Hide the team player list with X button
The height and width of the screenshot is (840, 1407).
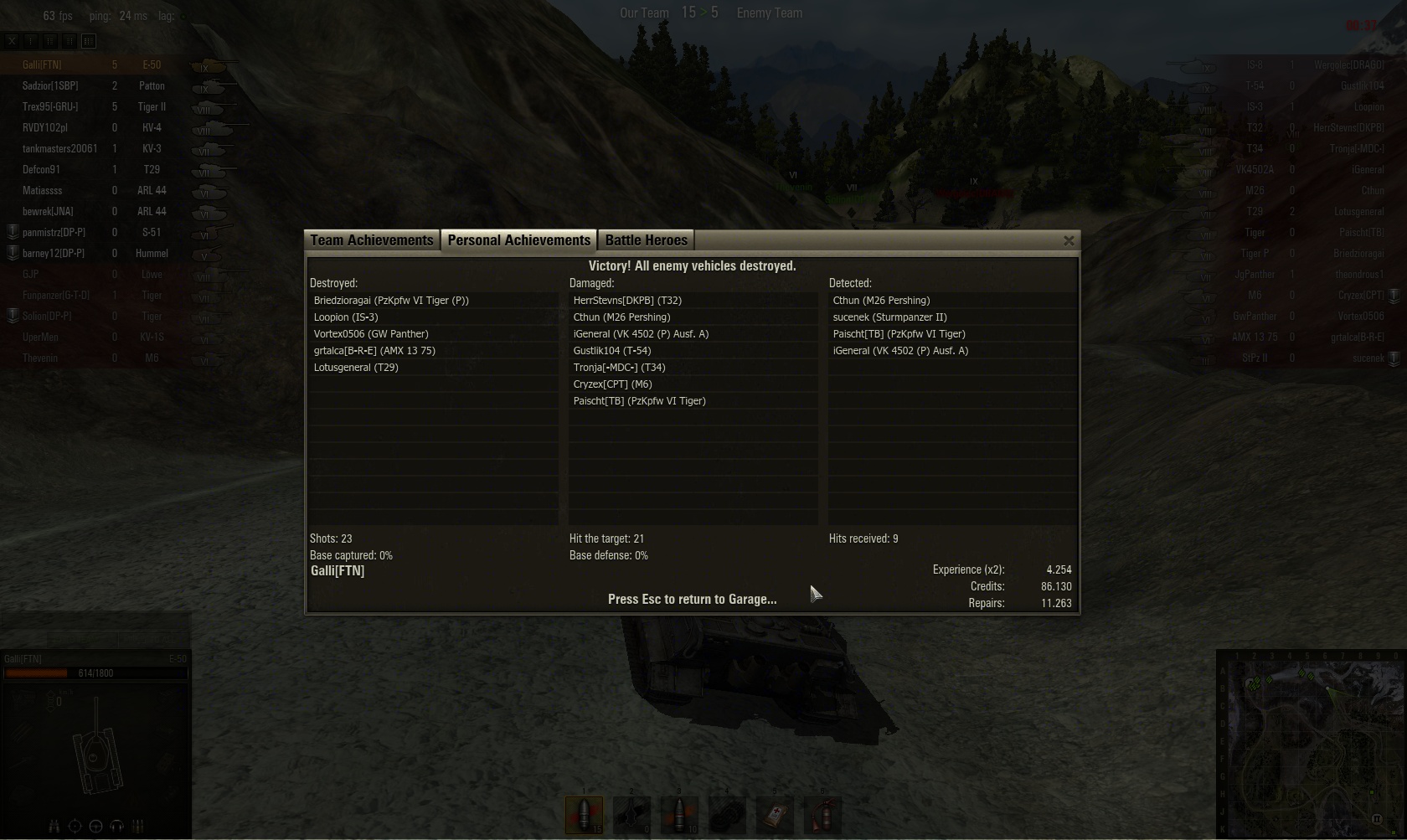pos(12,40)
